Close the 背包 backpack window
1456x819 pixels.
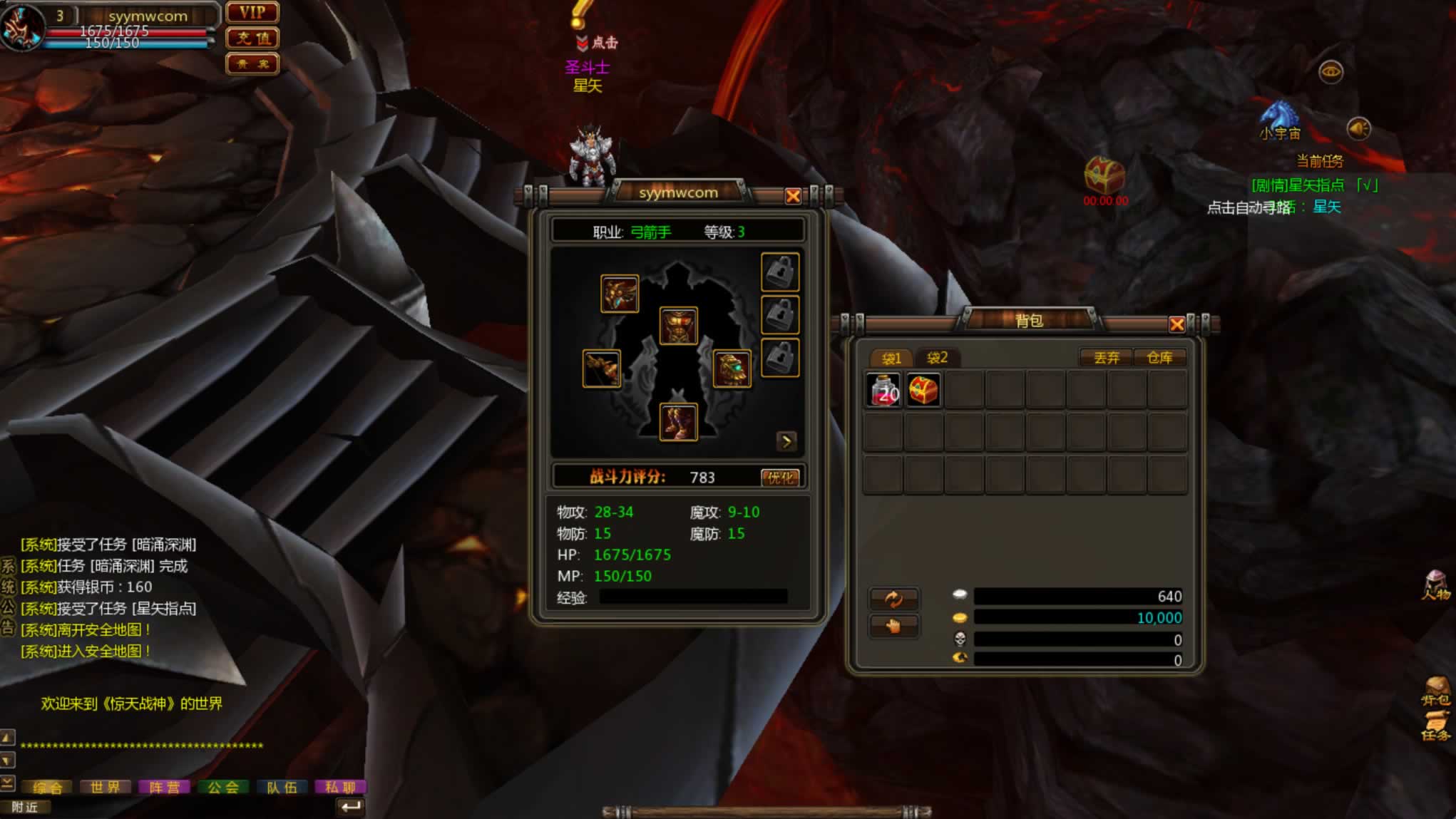[x=1176, y=325]
